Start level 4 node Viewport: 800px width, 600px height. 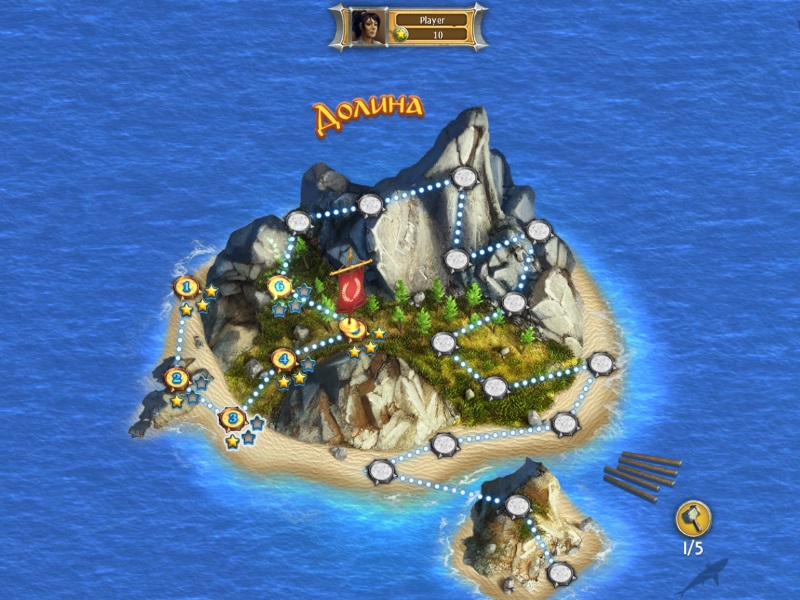(284, 358)
